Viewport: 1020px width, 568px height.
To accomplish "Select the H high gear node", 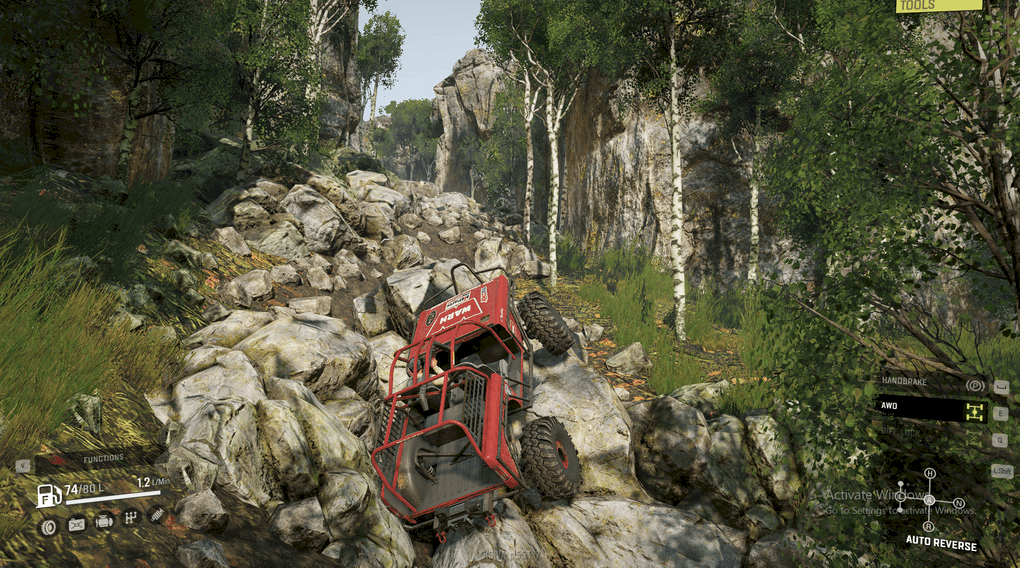I will click(929, 473).
